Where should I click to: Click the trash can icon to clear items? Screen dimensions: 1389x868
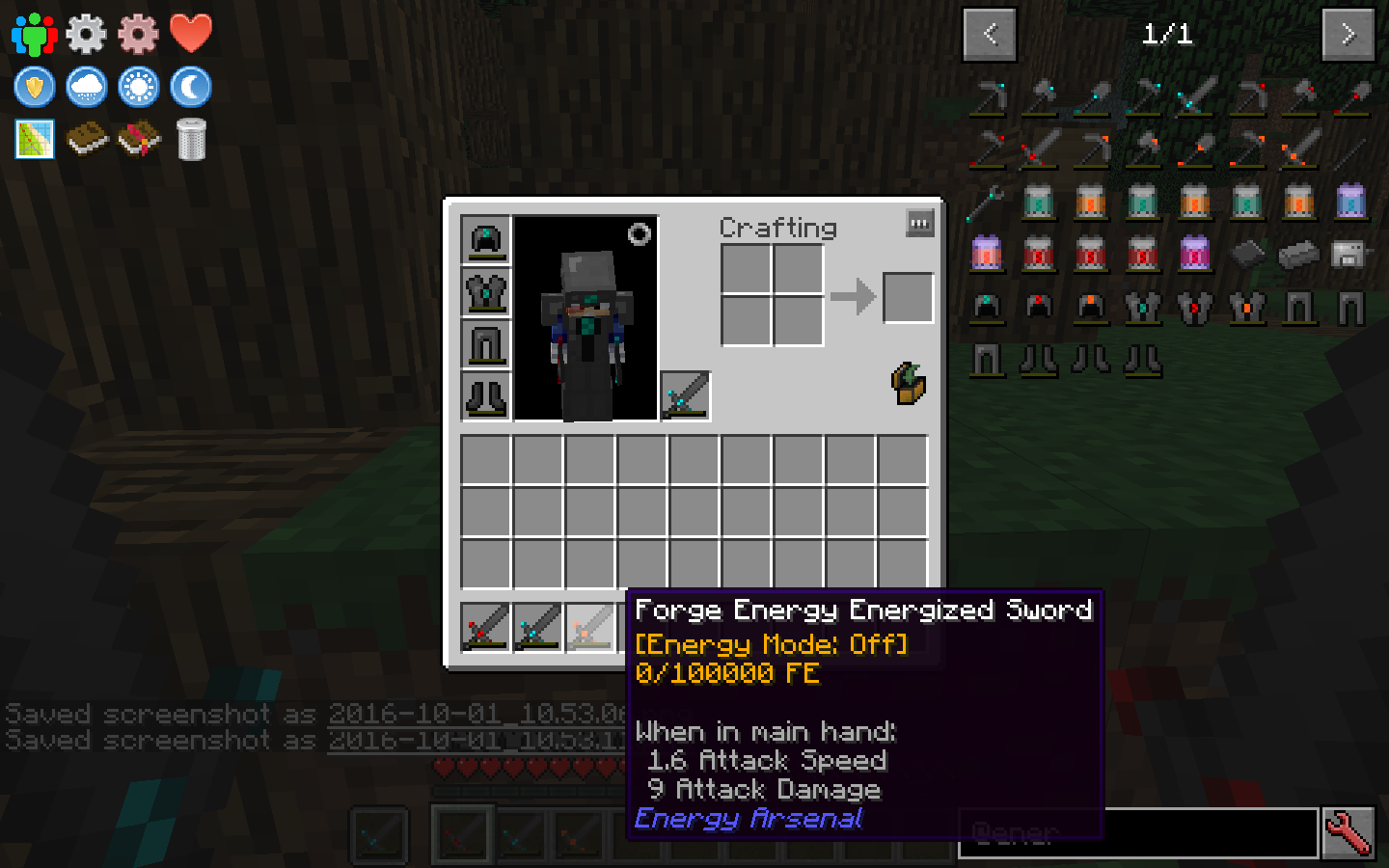(x=190, y=138)
